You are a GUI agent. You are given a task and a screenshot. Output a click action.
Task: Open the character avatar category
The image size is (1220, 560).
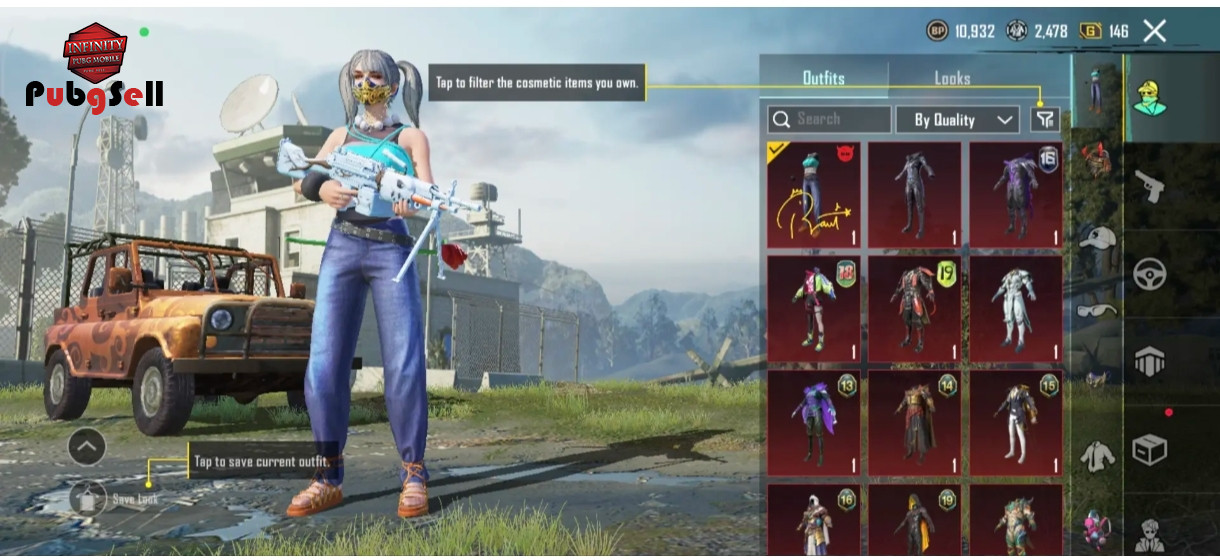click(x=1149, y=97)
